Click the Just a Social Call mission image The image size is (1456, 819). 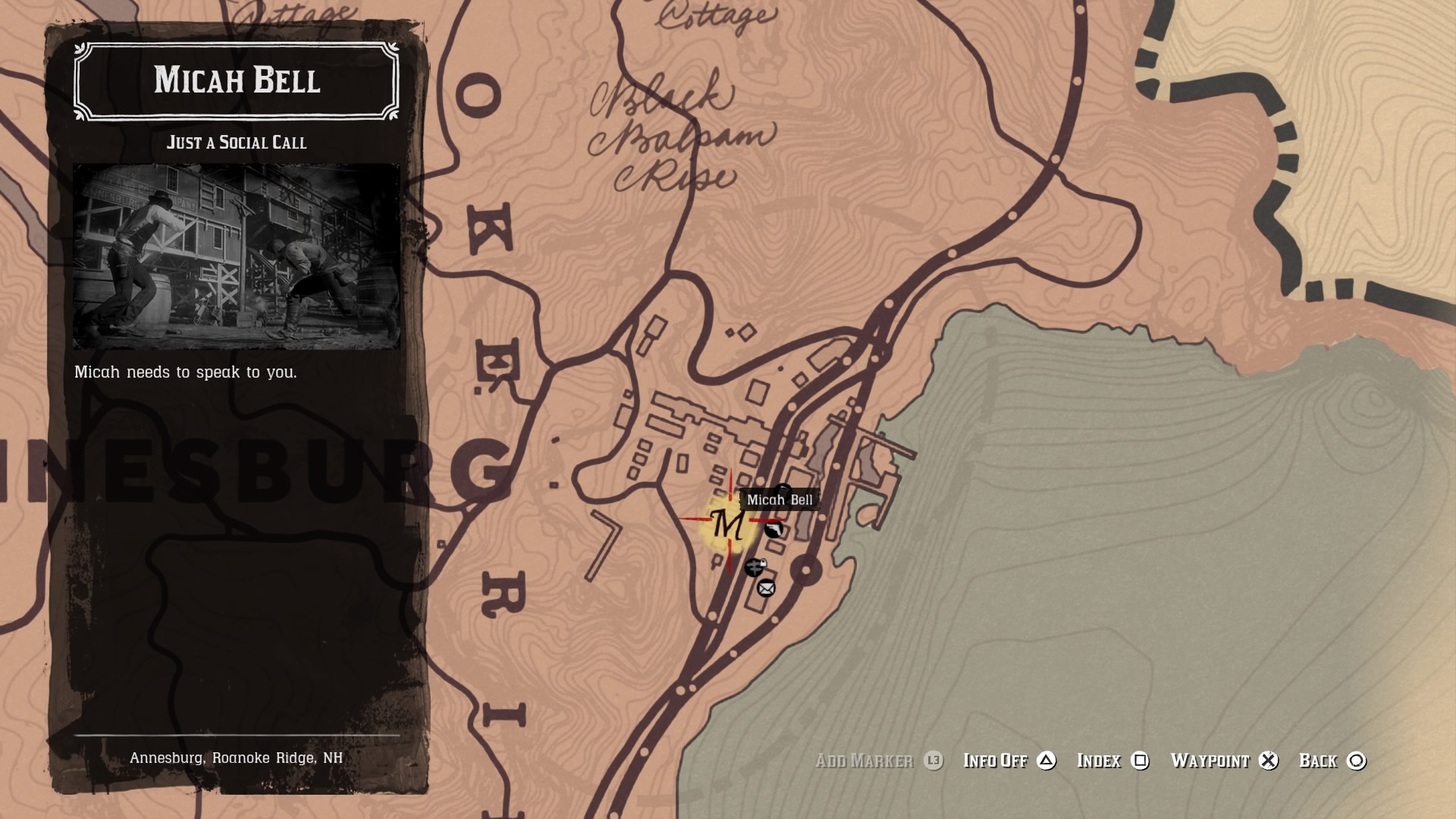[x=237, y=256]
